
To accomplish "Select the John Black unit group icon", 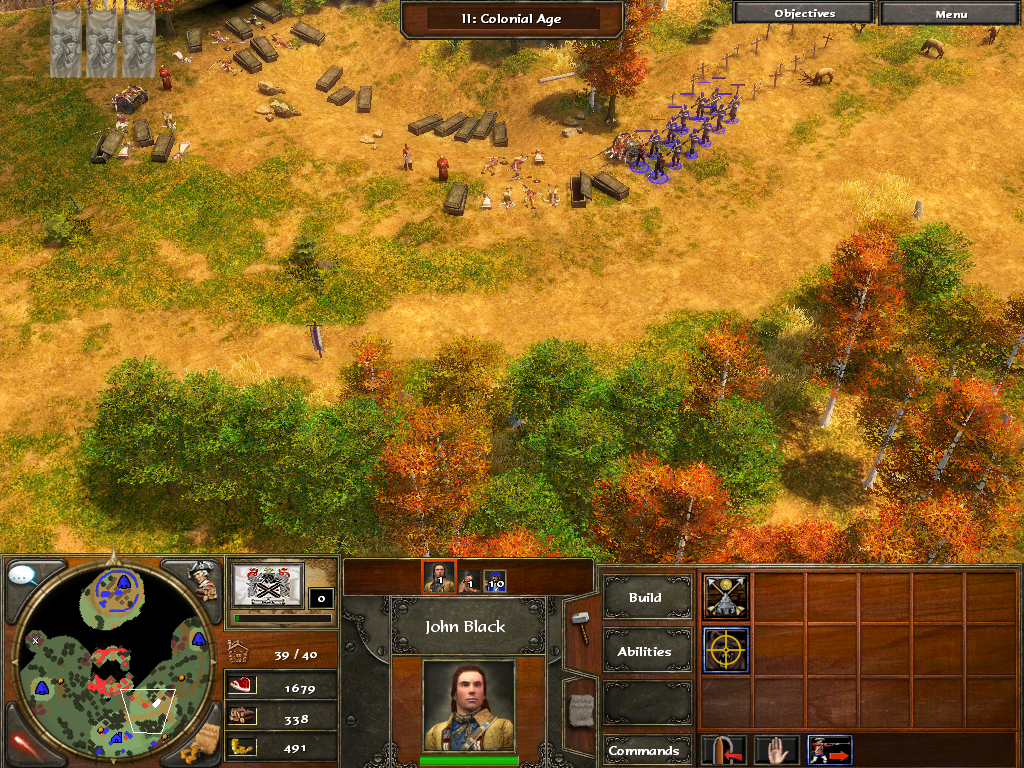I will click(x=438, y=578).
